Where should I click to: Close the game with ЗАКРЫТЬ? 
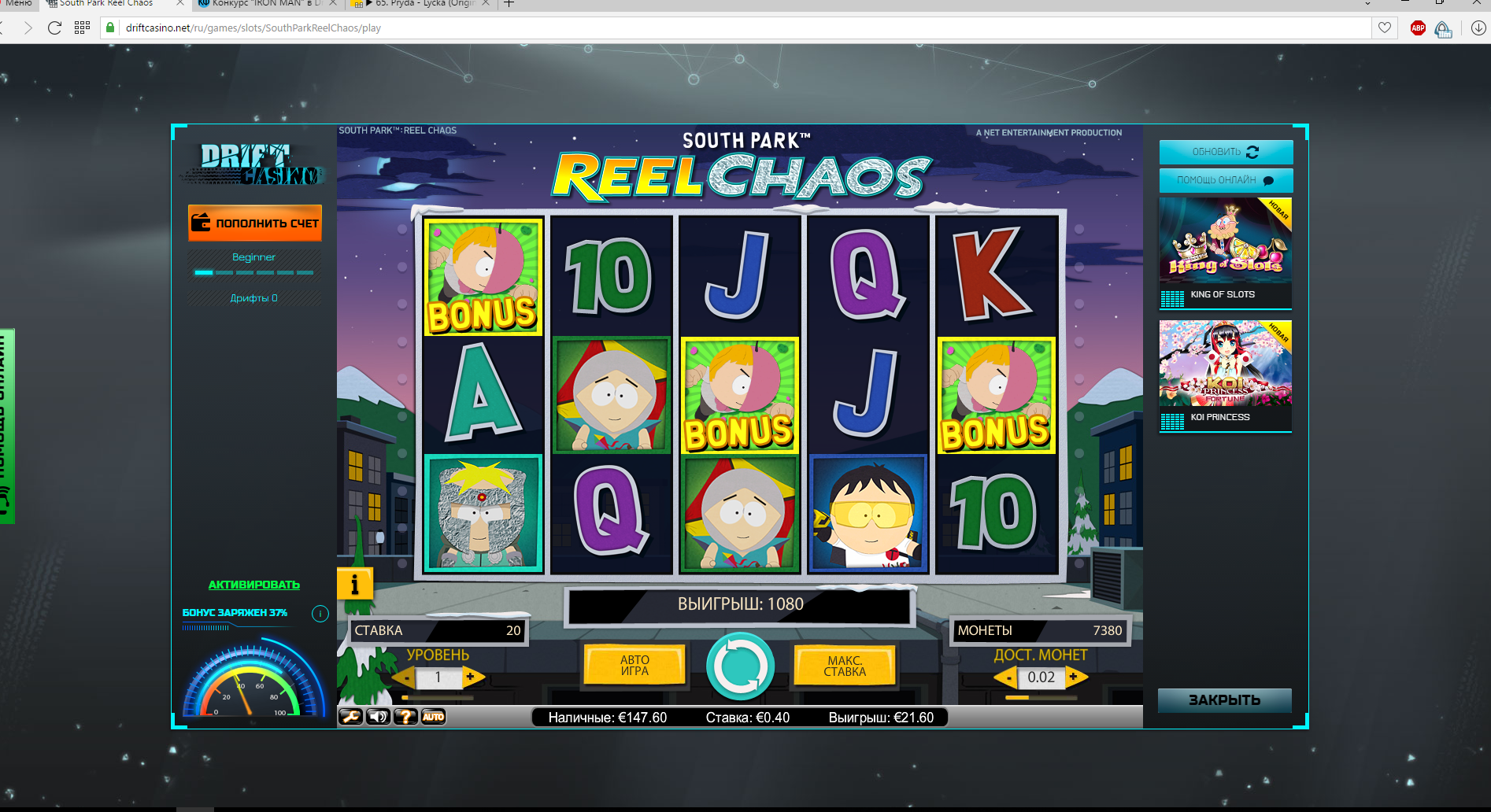(1224, 700)
